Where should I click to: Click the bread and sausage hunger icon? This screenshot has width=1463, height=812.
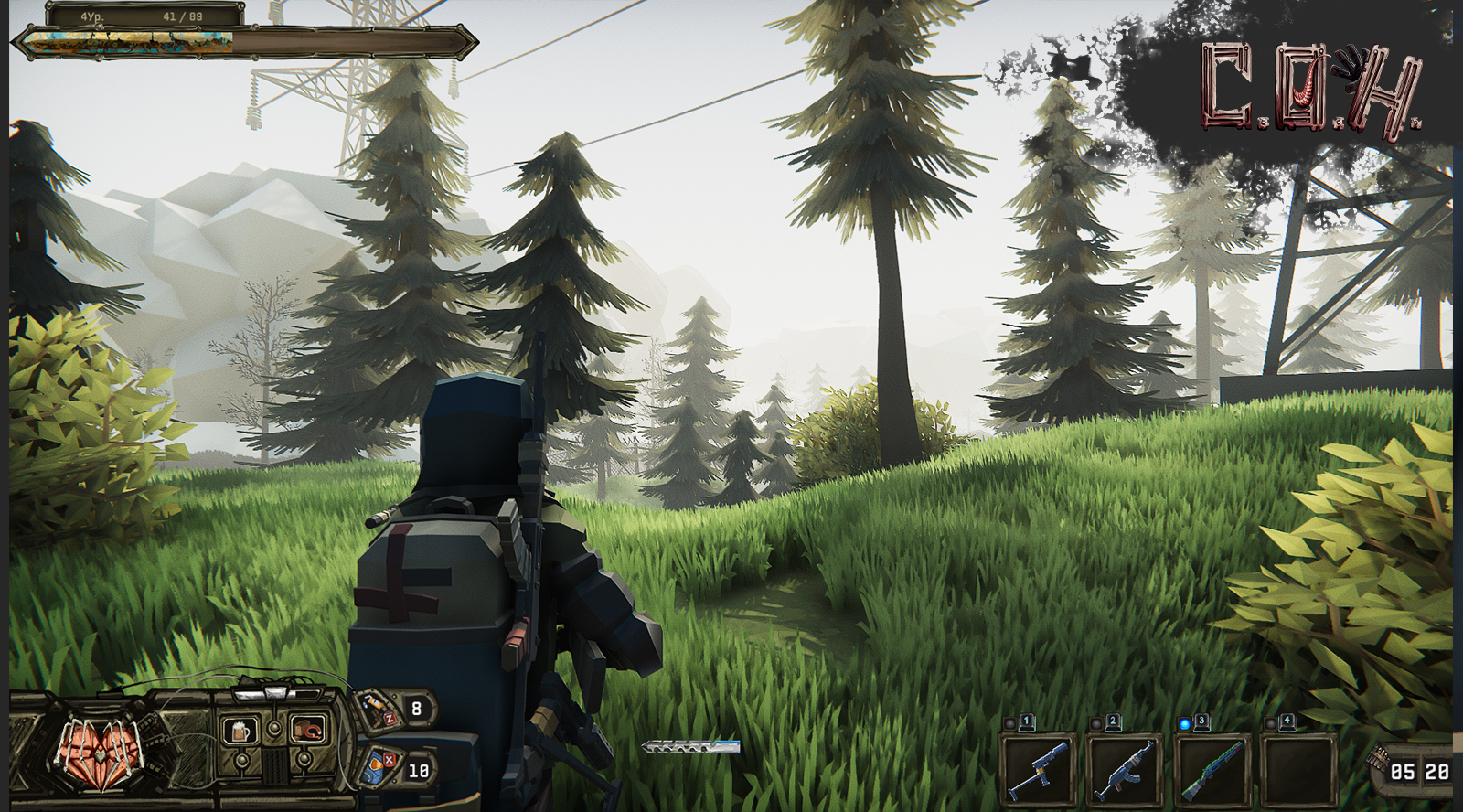308,731
